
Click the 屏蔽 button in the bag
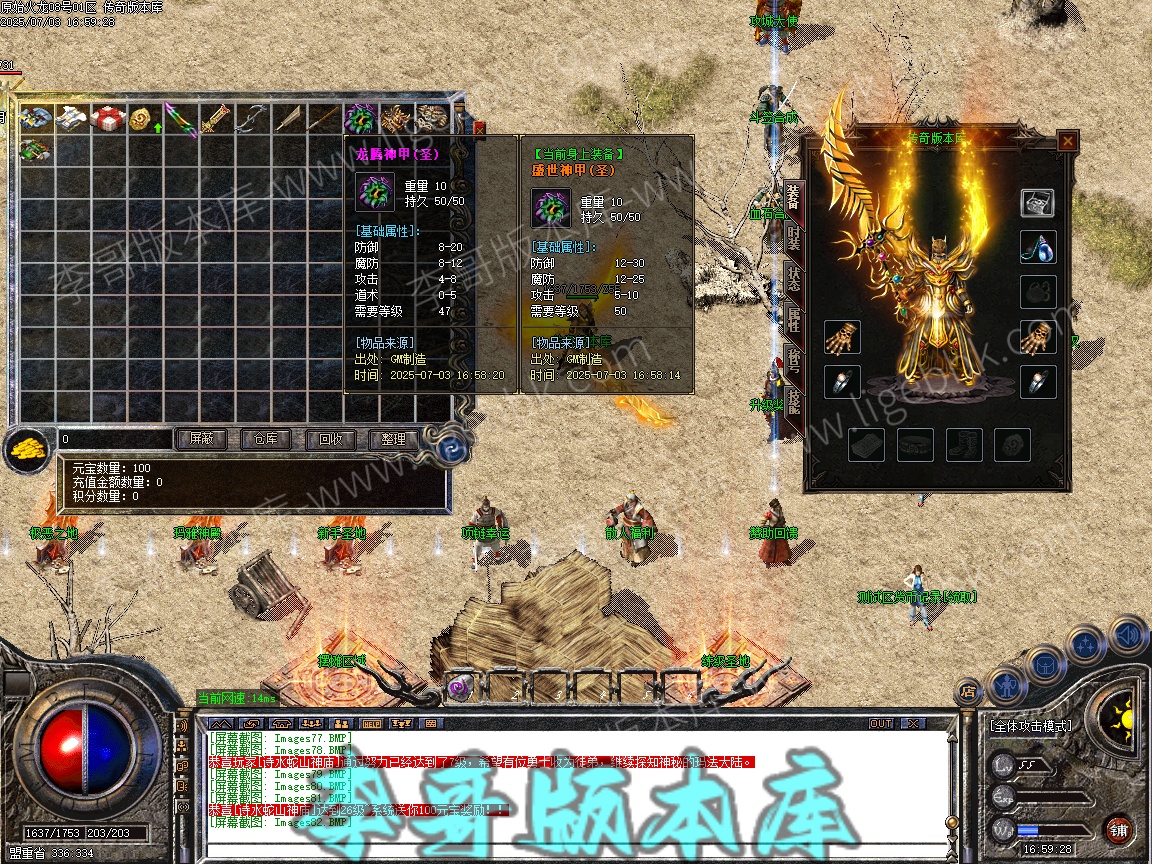coord(201,439)
